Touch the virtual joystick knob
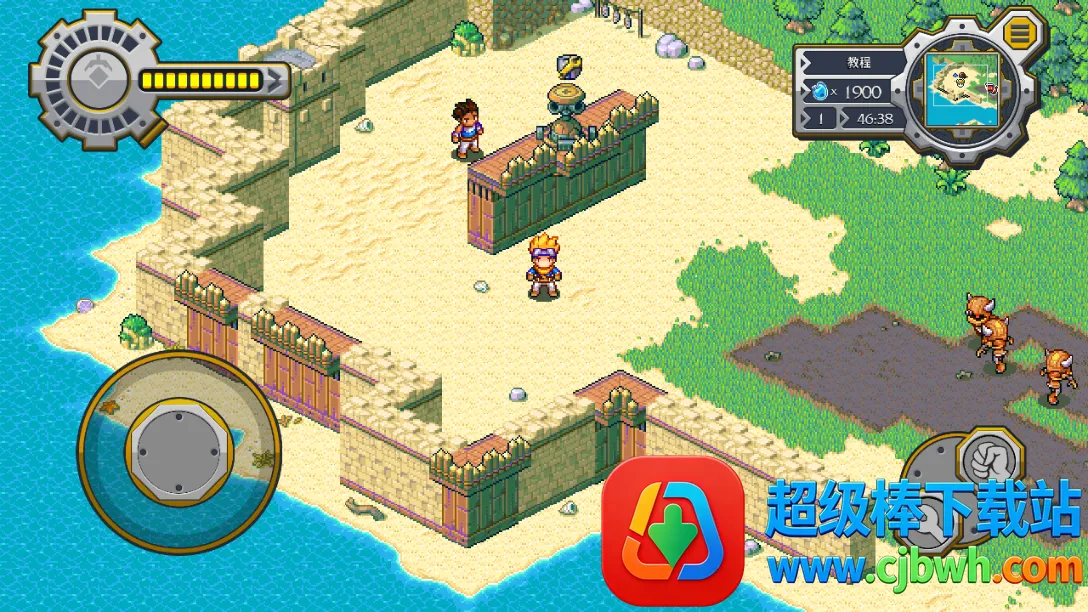The height and width of the screenshot is (612, 1088). 179,449
